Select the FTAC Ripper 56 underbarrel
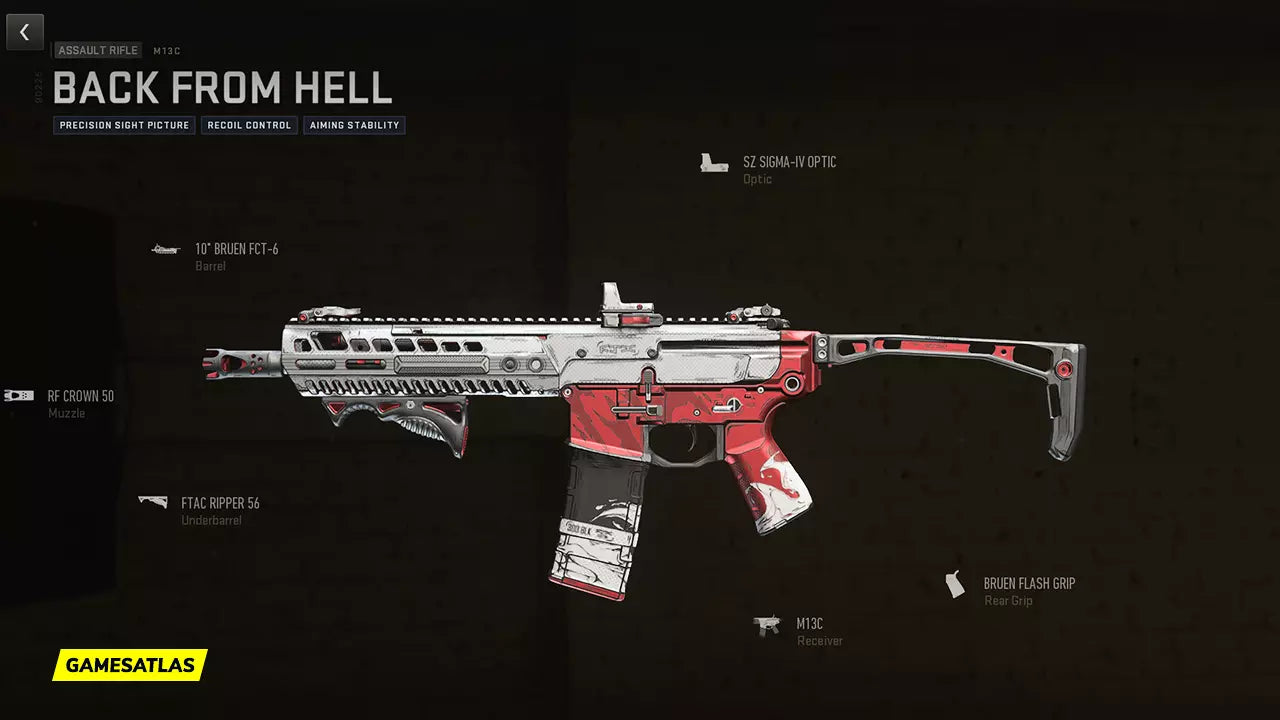The width and height of the screenshot is (1280, 720). point(220,503)
